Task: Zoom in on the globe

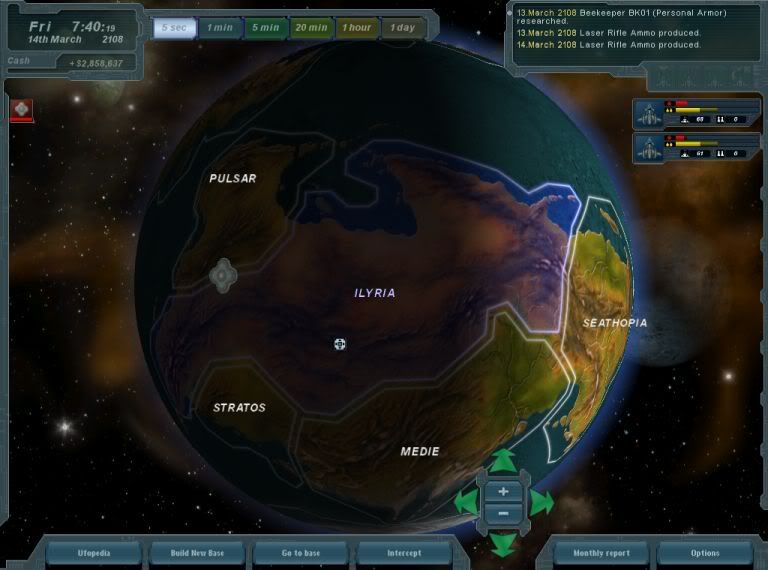Action: click(x=503, y=491)
